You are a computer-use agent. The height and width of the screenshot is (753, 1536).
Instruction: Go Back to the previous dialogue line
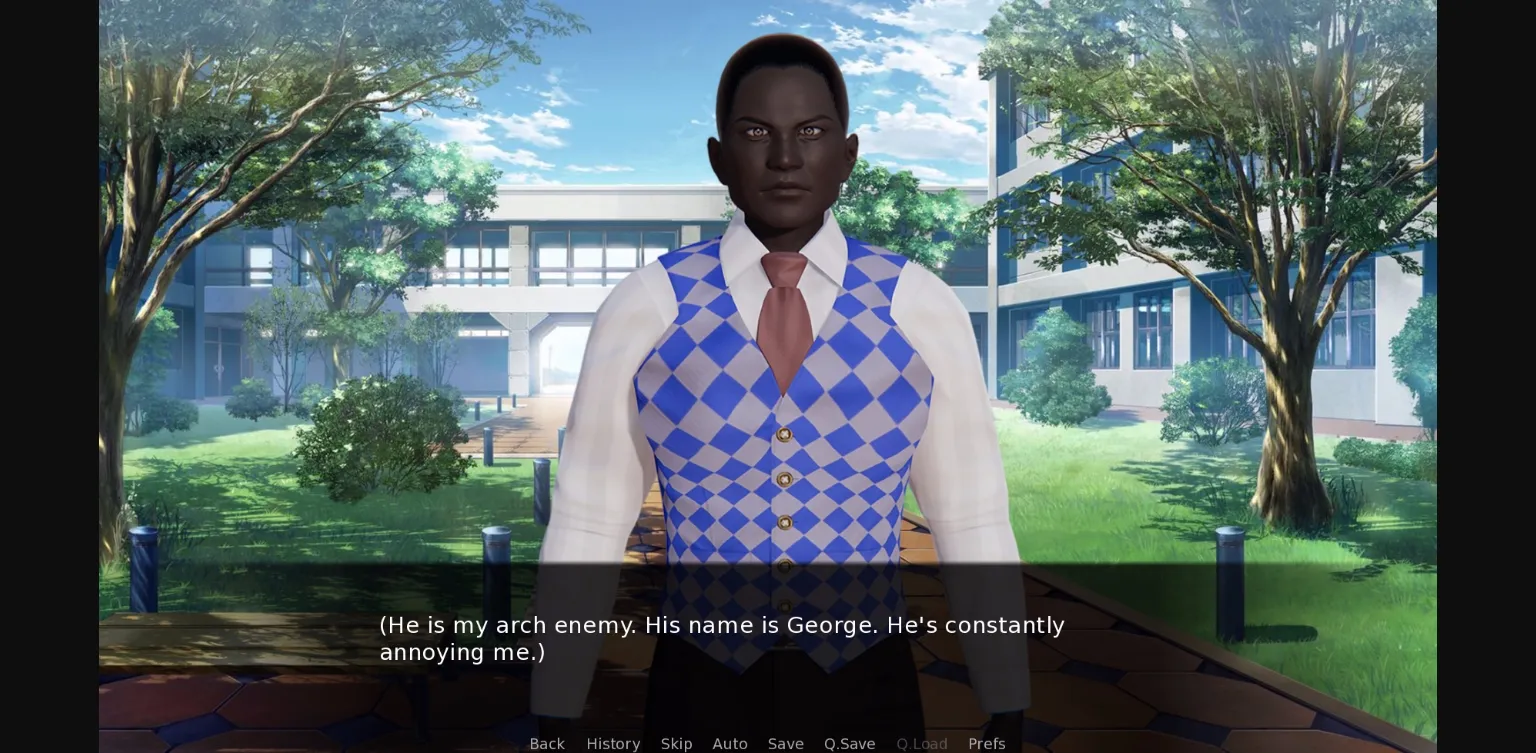547,744
